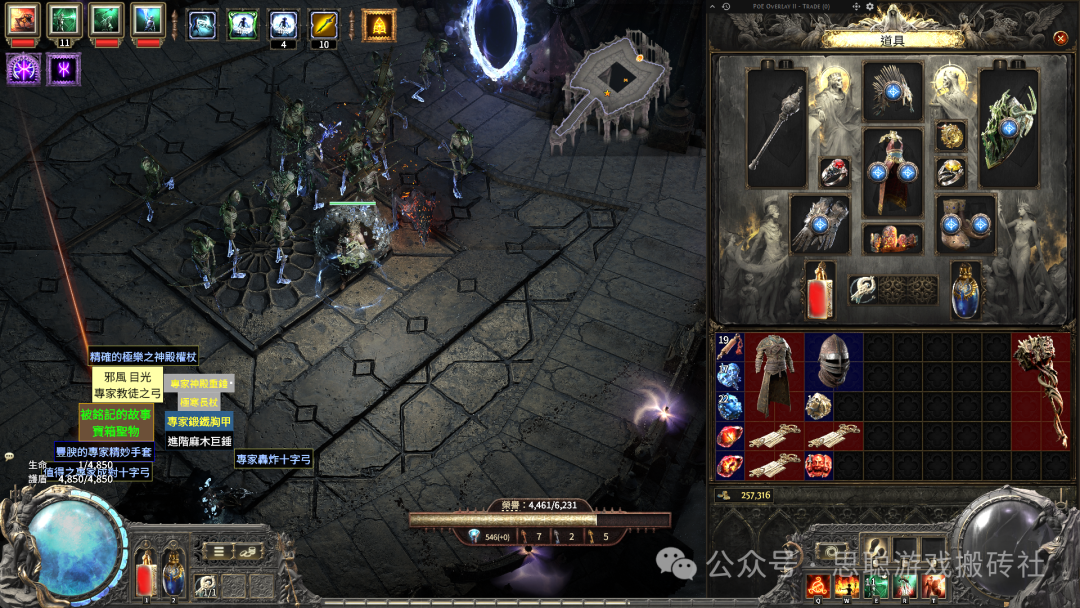Click the equipped green shield slot
This screenshot has height=608, width=1080.
click(x=1008, y=127)
